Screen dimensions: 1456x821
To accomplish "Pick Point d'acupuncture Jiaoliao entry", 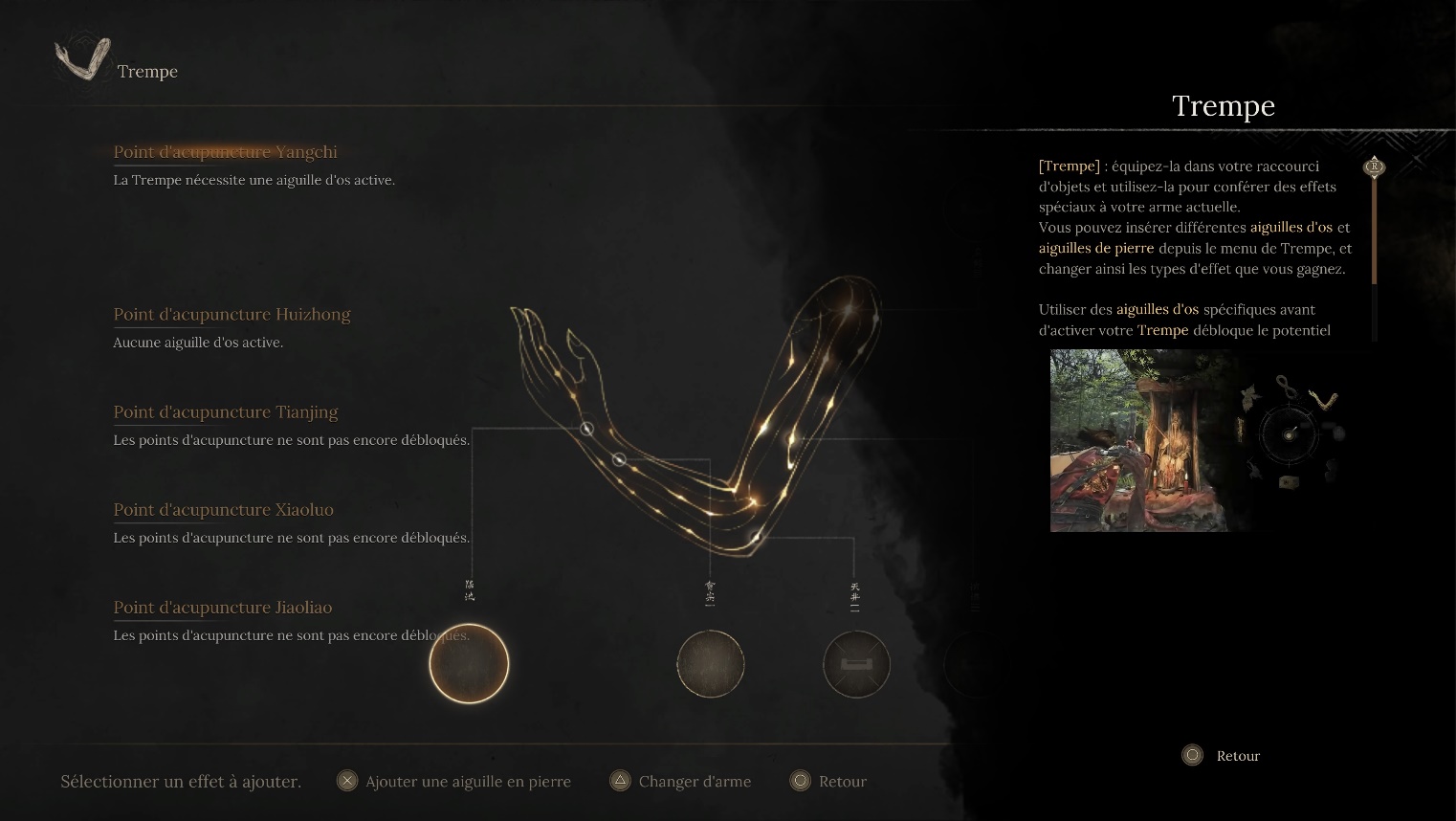I will 223,608.
